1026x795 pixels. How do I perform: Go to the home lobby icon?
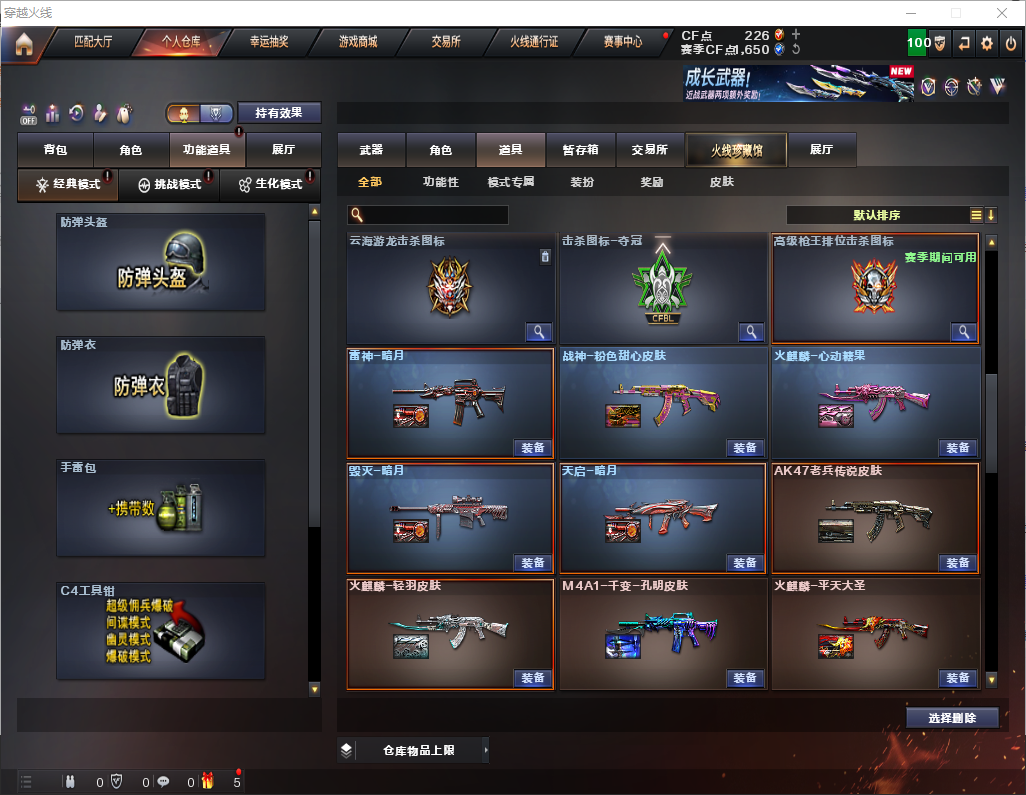click(23, 43)
